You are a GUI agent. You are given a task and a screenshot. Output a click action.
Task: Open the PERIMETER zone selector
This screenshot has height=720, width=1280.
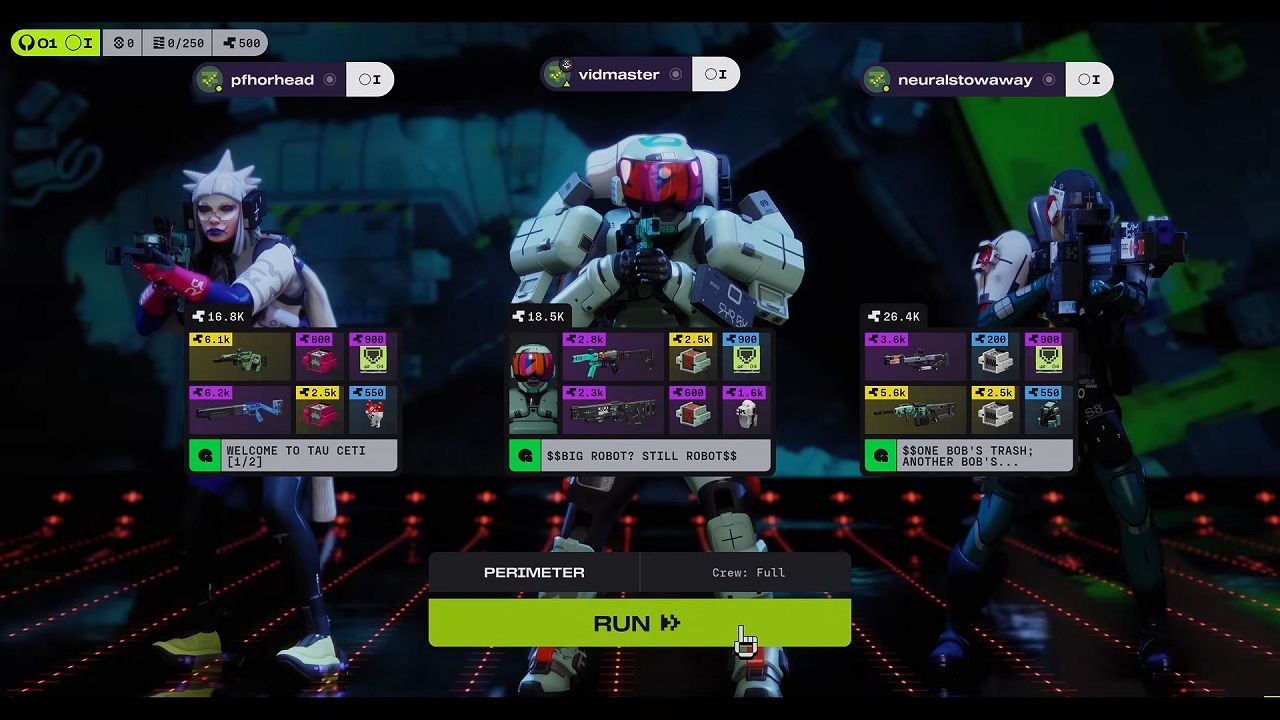534,572
